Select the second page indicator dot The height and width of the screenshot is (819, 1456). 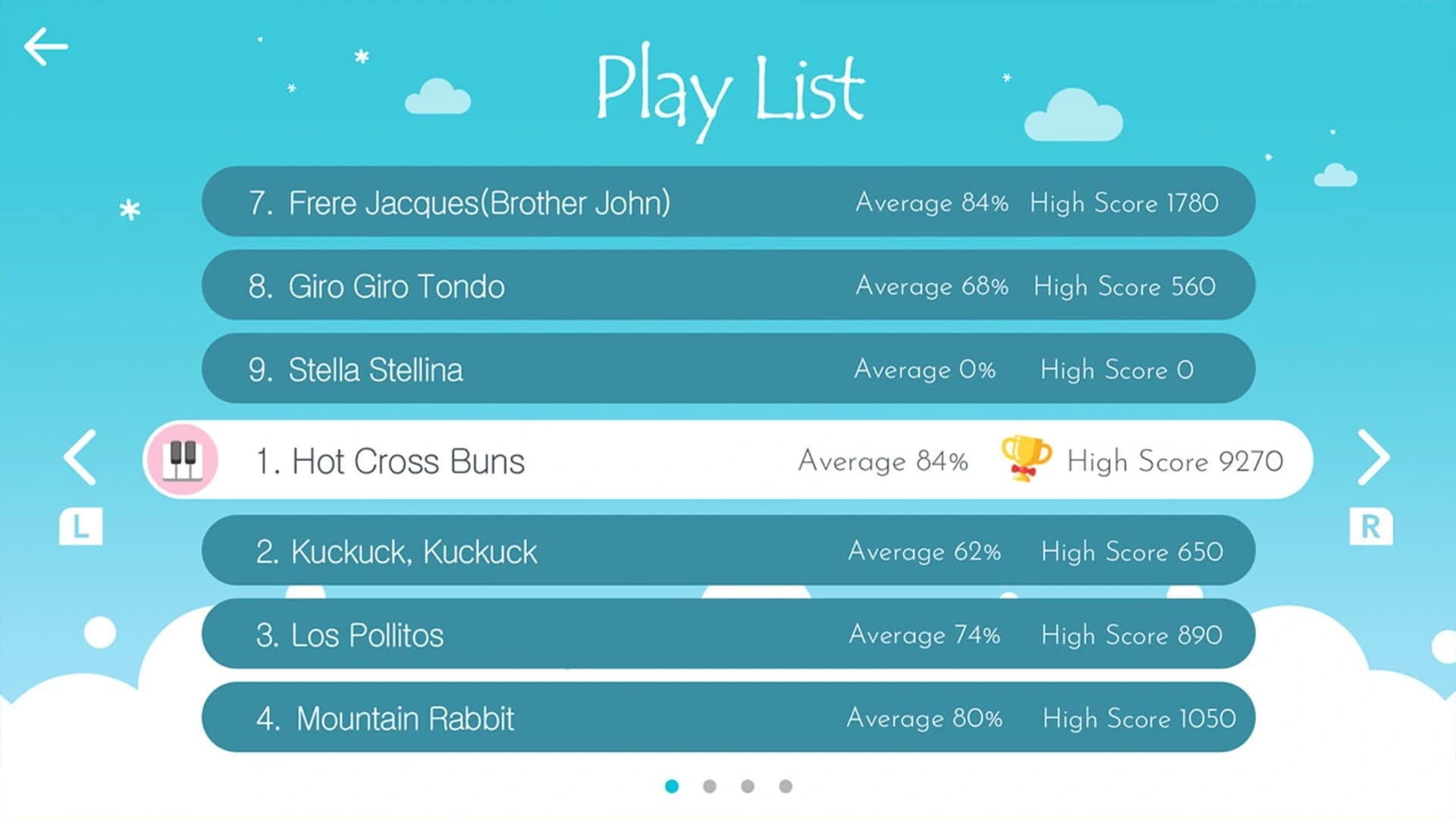tap(710, 786)
